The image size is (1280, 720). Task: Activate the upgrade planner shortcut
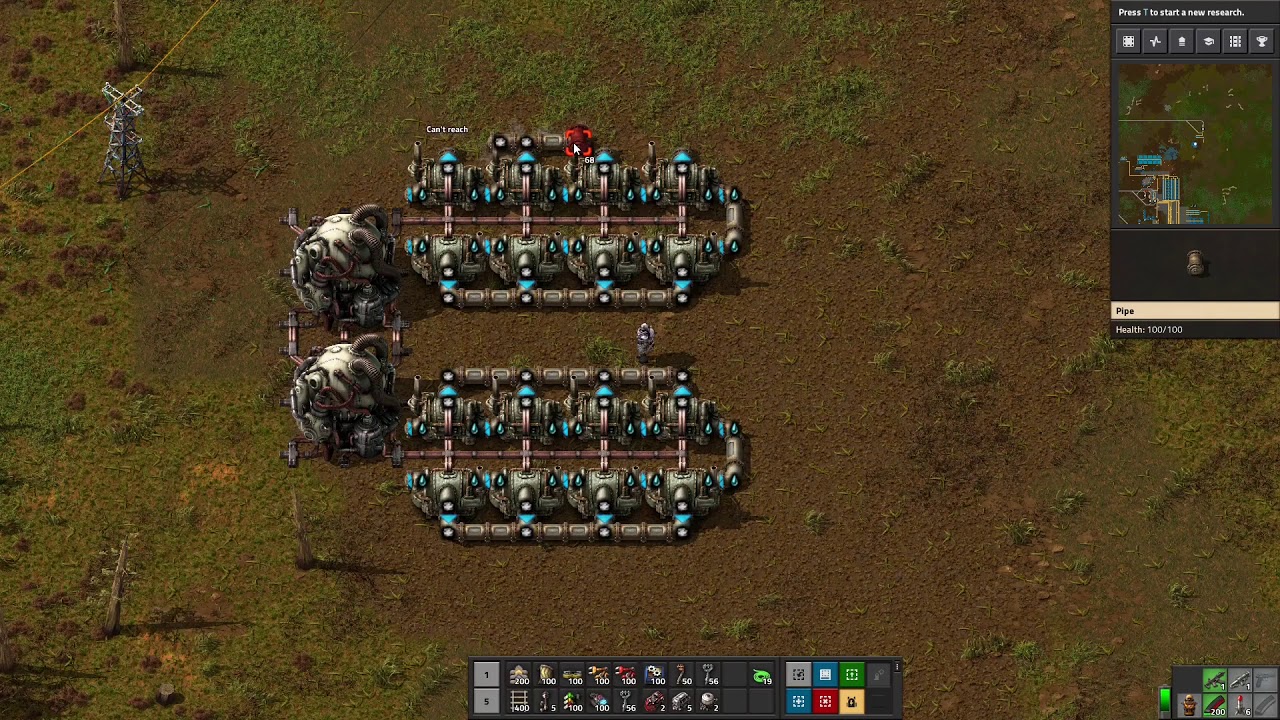pos(851,675)
